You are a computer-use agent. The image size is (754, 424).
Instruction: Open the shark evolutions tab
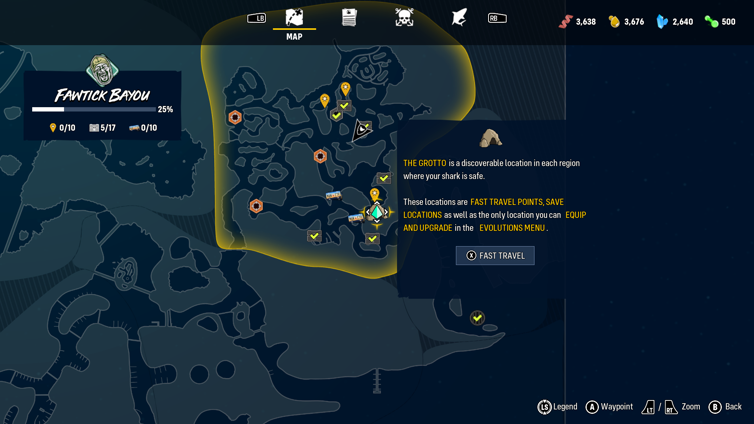(x=459, y=18)
